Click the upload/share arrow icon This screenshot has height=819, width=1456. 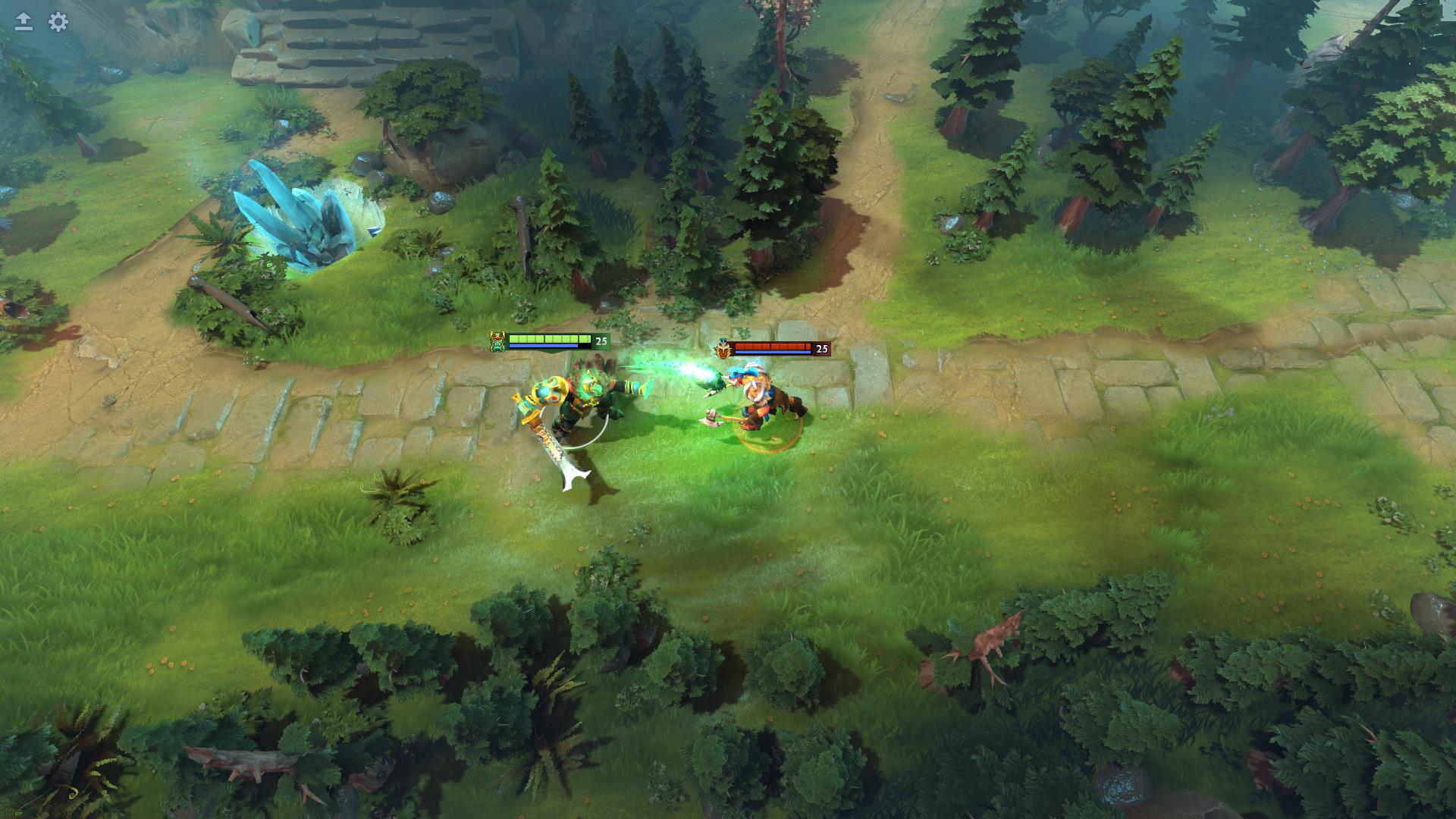tap(23, 20)
